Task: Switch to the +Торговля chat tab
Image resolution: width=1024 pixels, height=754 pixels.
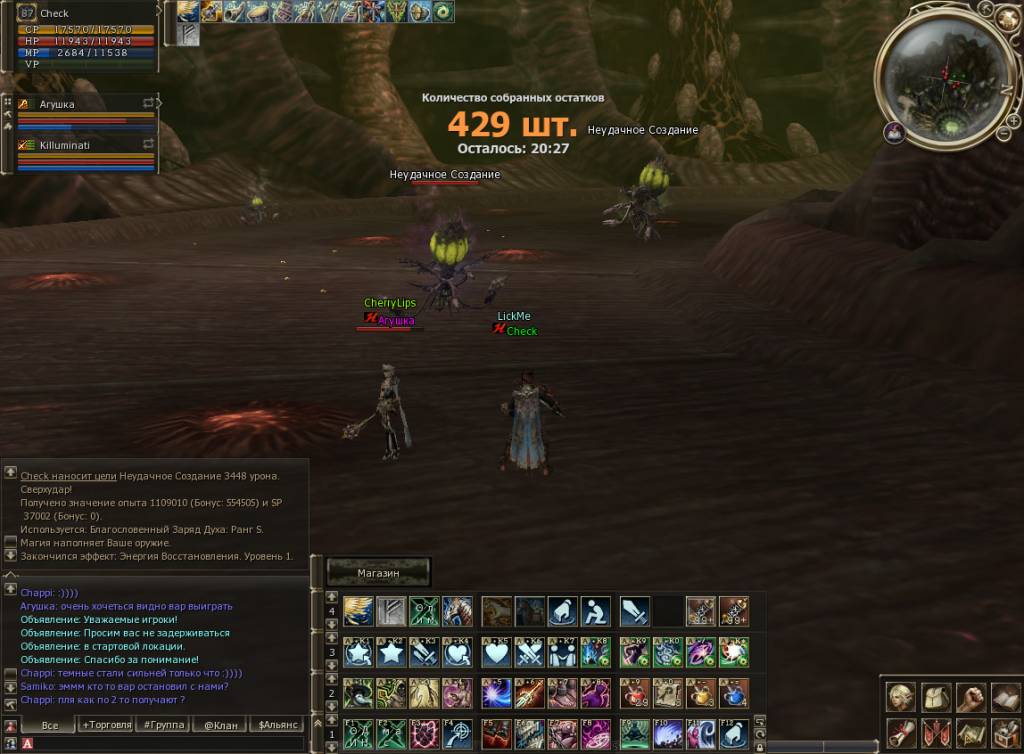Action: (106, 724)
